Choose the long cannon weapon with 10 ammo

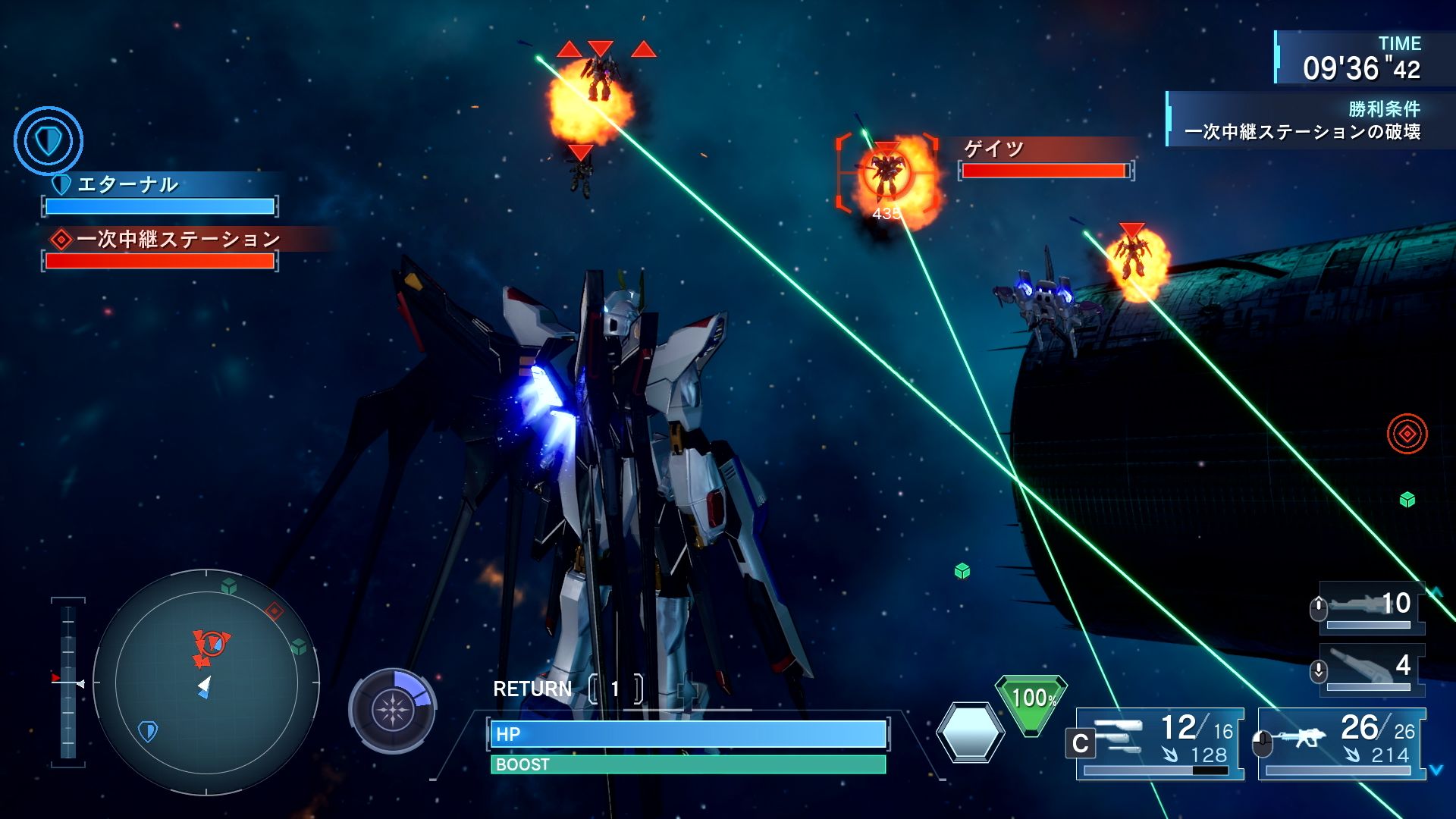click(1371, 607)
